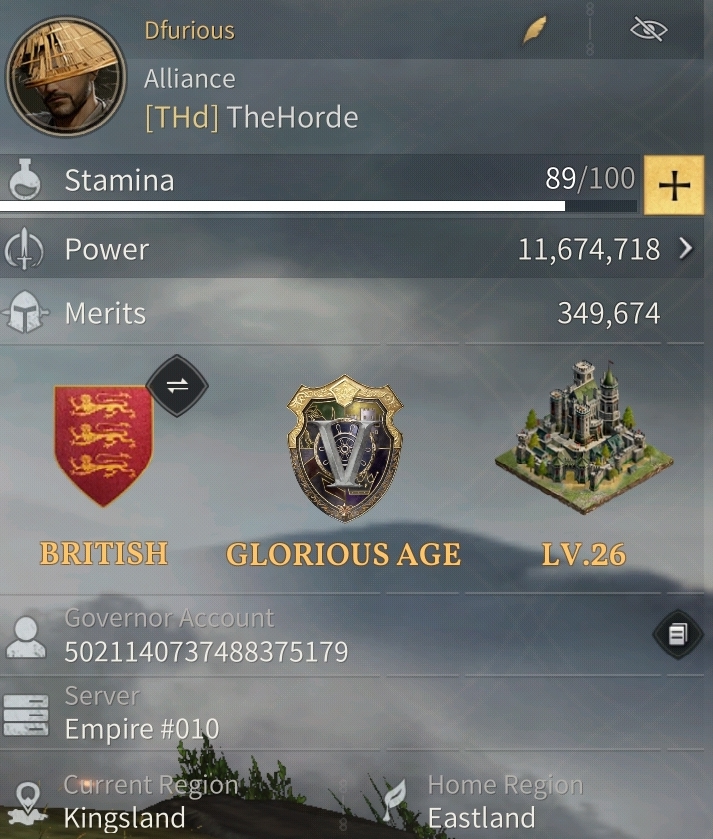
Task: Add stamina with the yellow plus button
Action: pos(674,185)
